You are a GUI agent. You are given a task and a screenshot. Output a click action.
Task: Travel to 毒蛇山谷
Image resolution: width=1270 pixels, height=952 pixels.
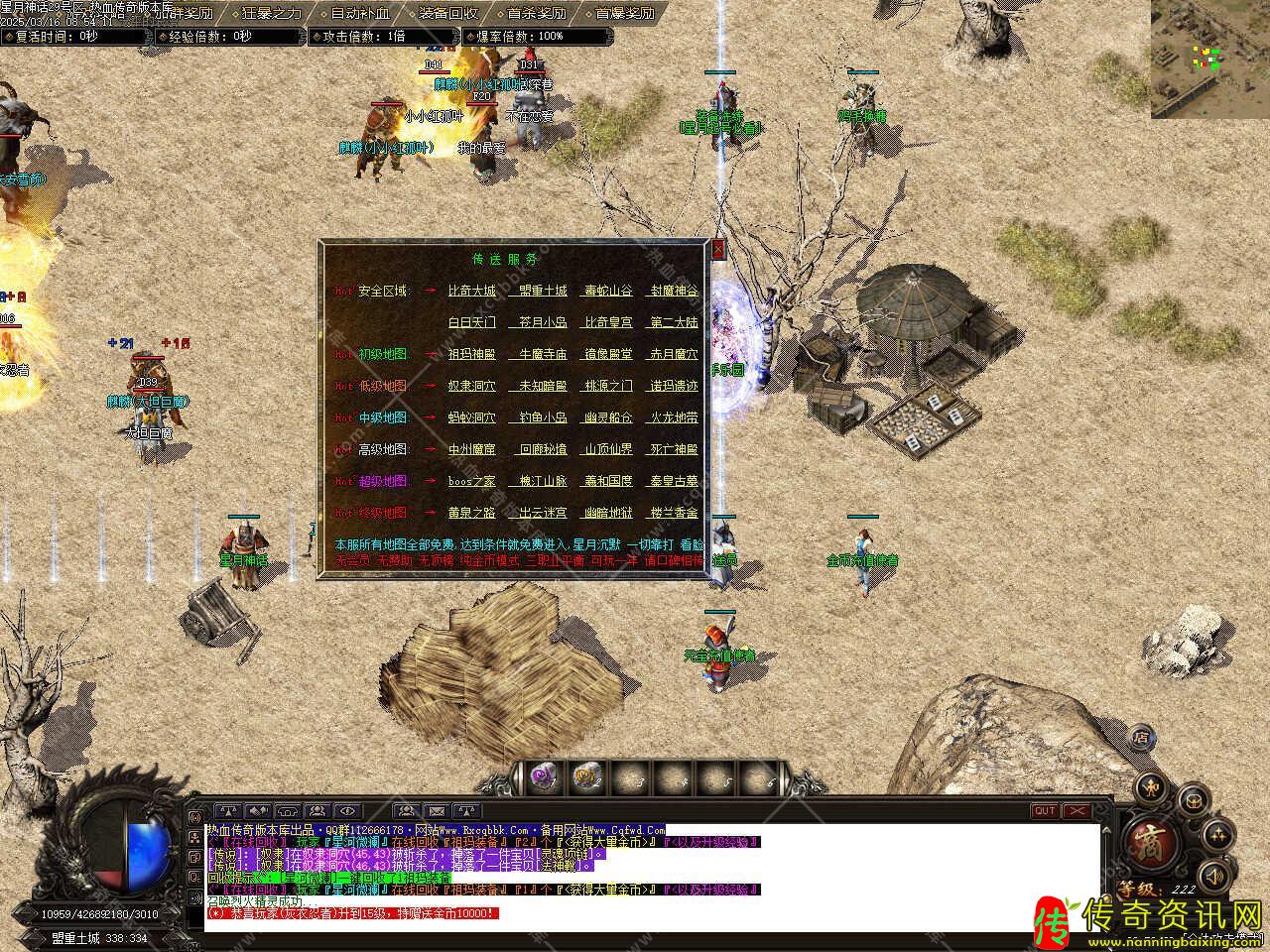pos(608,291)
